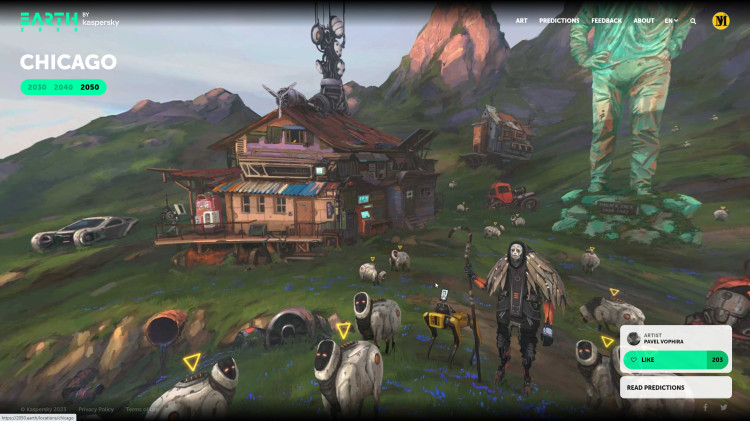Share on Facebook
Viewport: 750px width, 421px height.
tap(704, 408)
